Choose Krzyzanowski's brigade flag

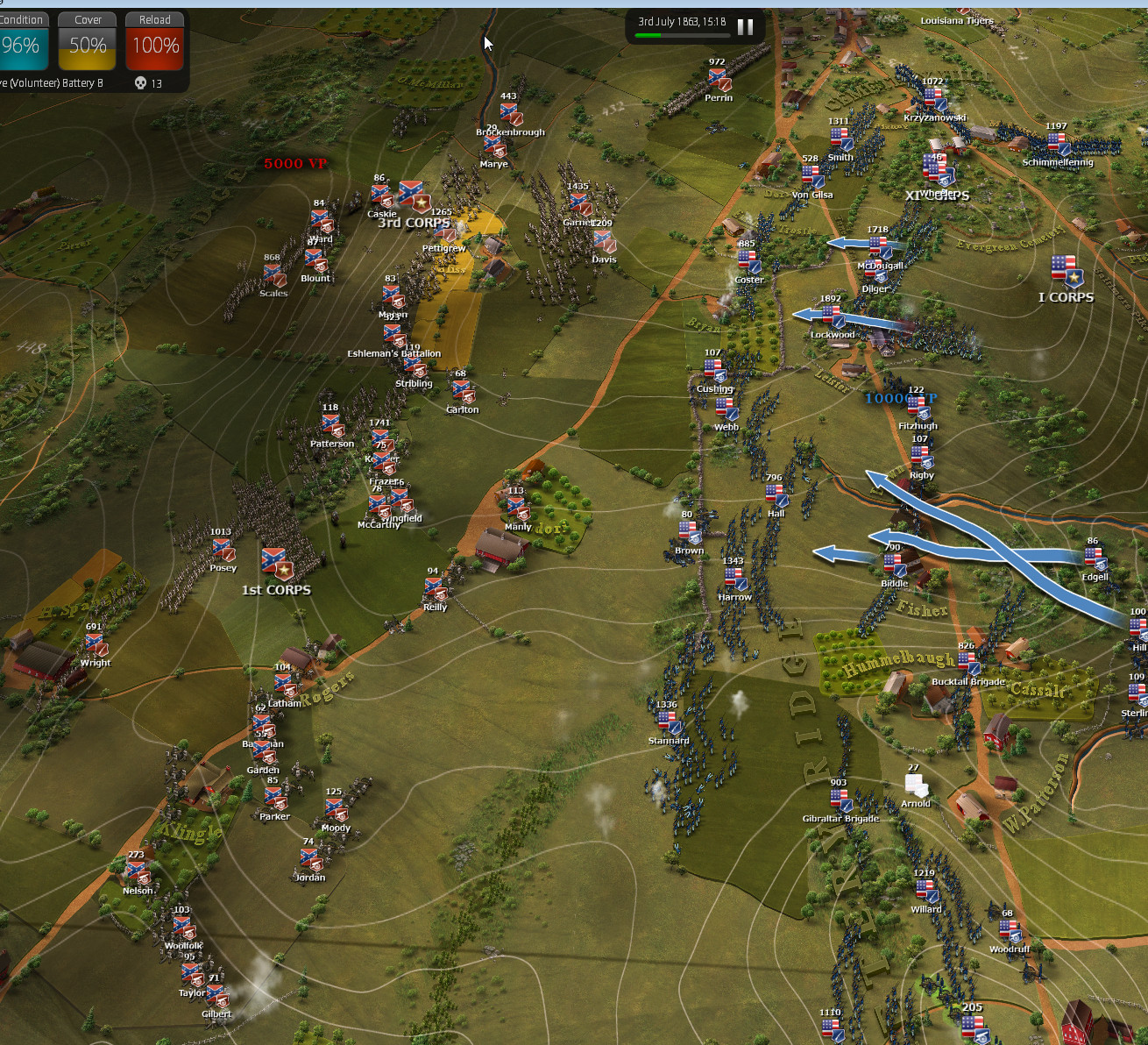pos(934,99)
